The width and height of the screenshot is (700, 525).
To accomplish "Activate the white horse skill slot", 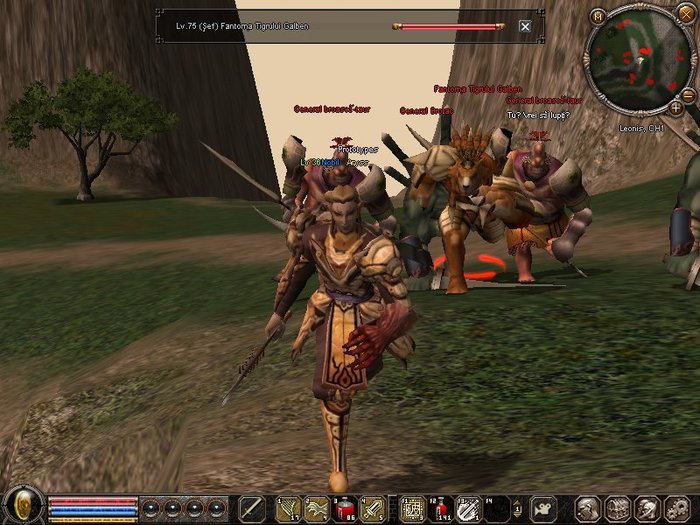I will tap(316, 508).
